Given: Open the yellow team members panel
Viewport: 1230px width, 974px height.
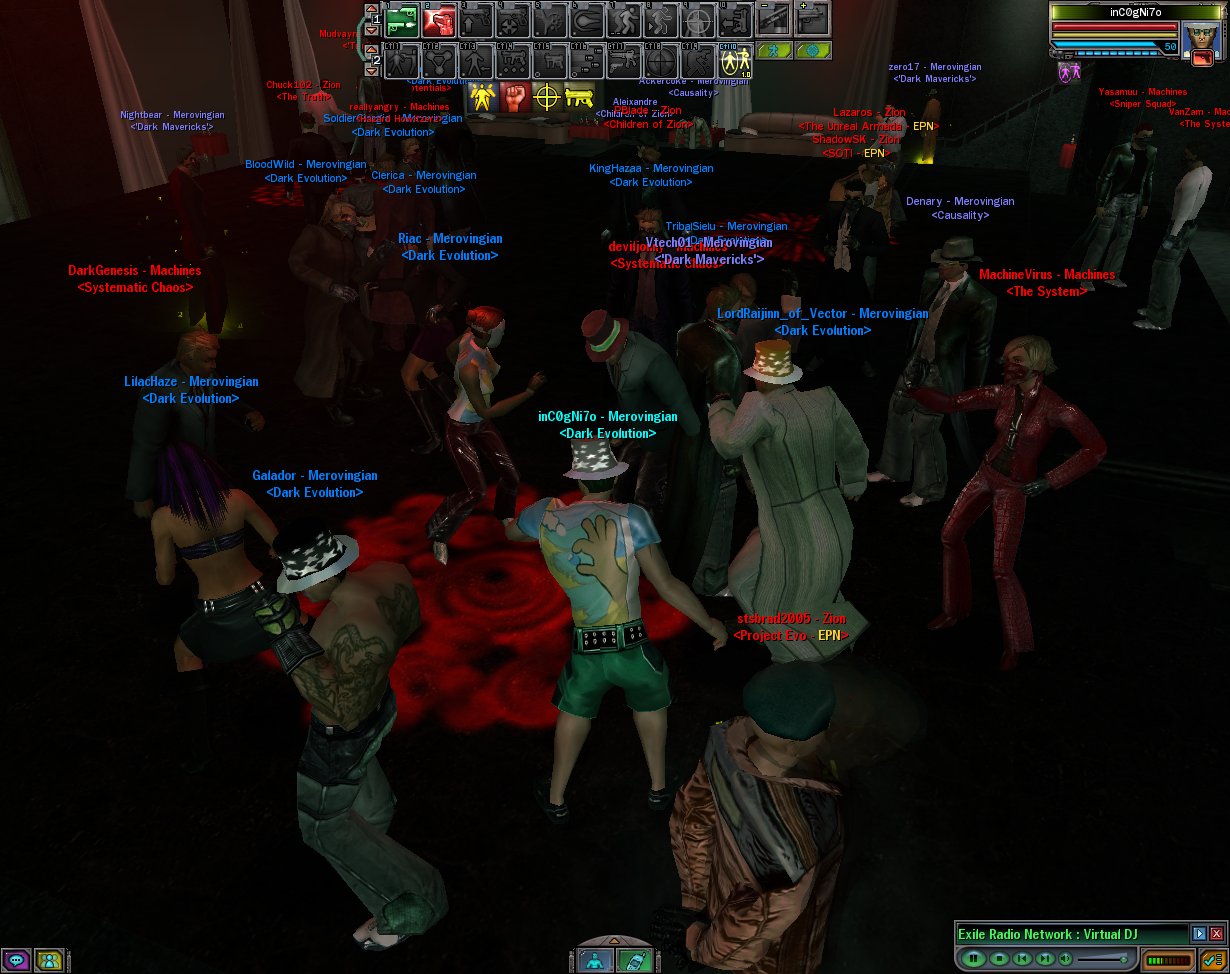Looking at the screenshot, I should point(48,961).
